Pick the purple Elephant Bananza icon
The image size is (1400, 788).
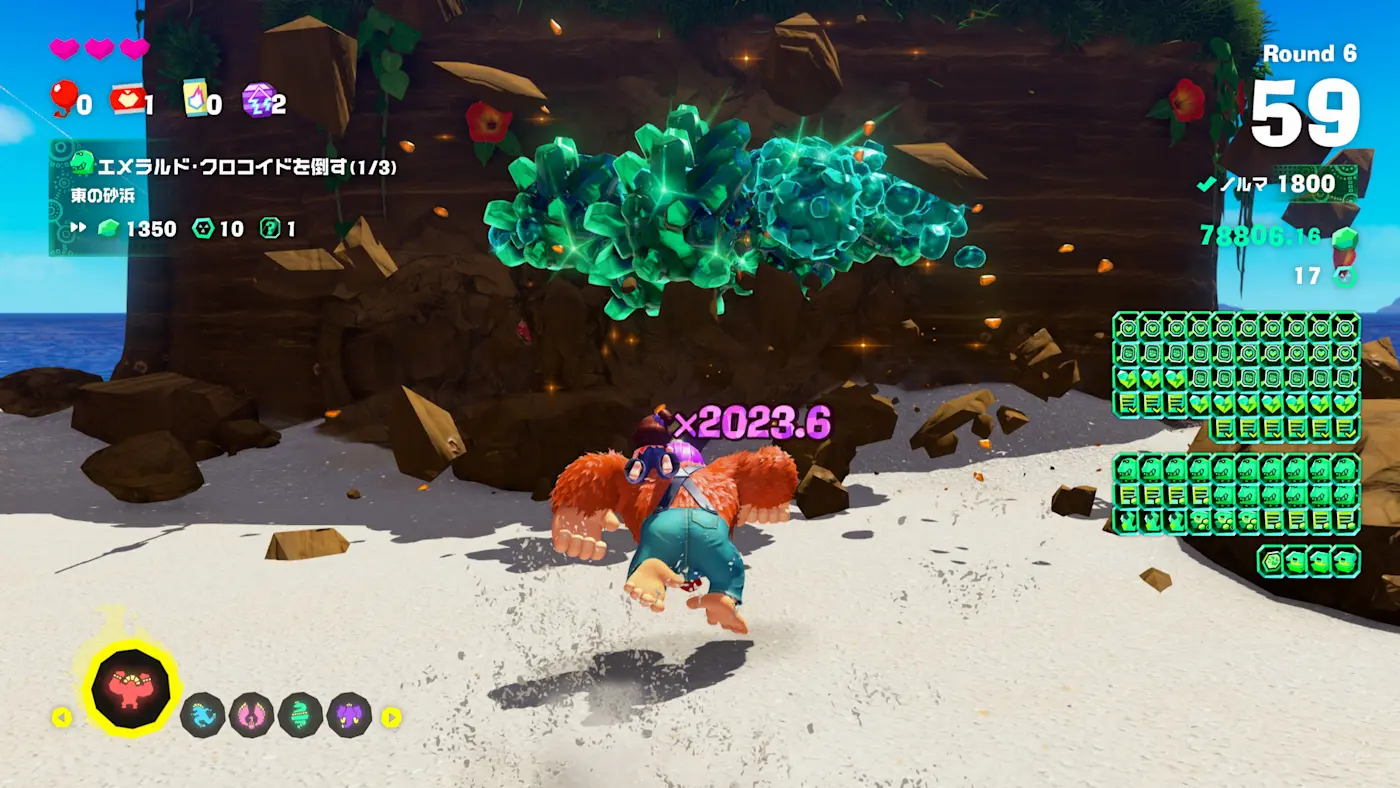point(349,715)
